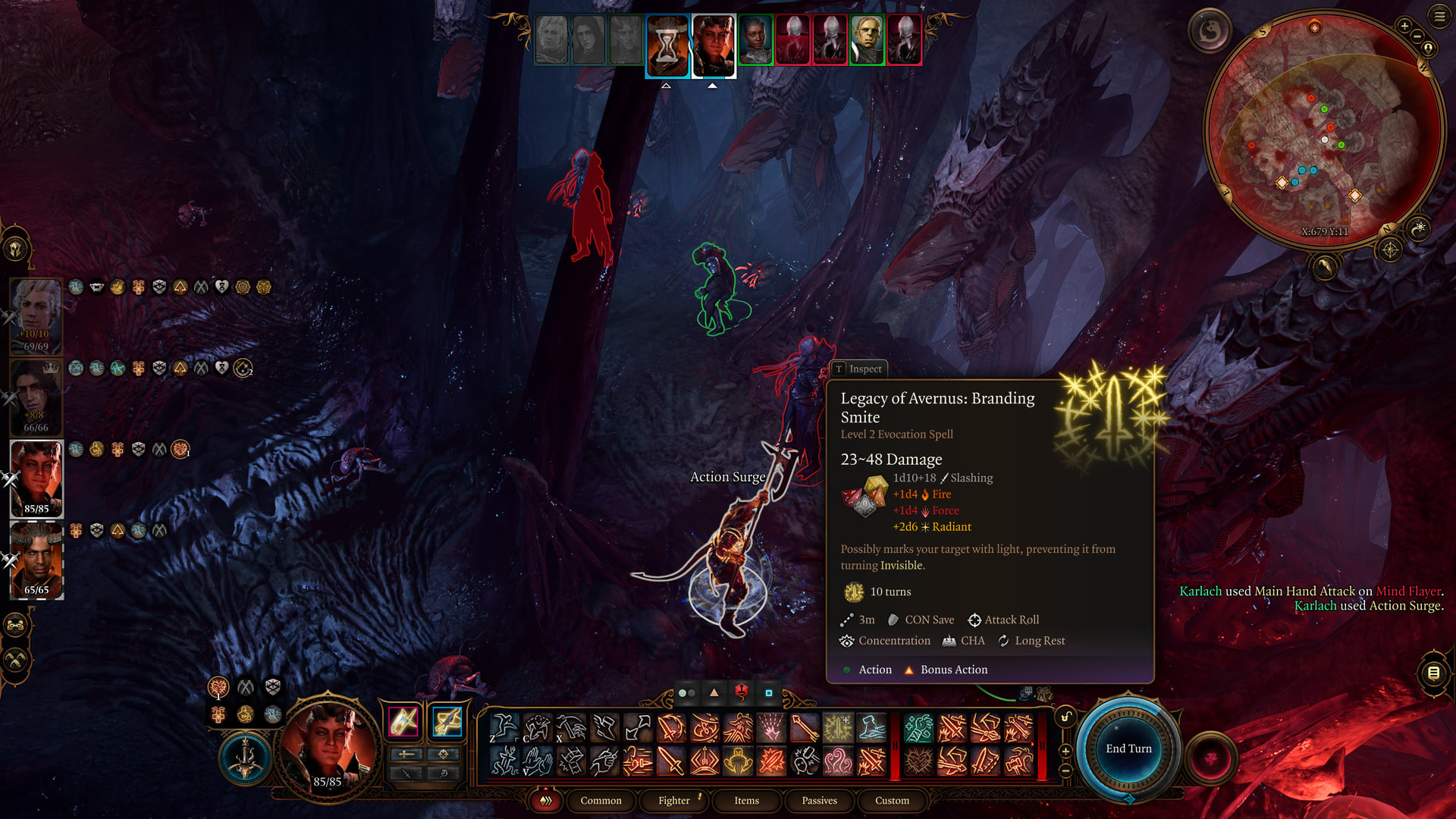1456x819 pixels.
Task: Open the main menu hamburger button
Action: pos(1439,16)
